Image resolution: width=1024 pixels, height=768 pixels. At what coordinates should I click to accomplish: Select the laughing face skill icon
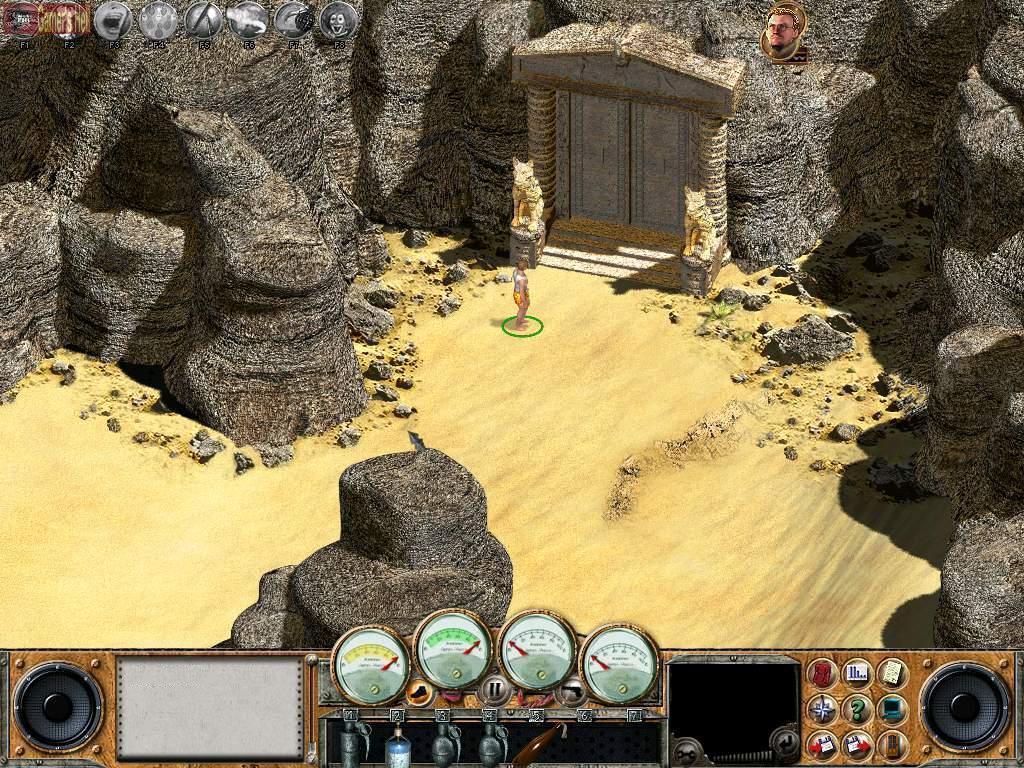pyautogui.click(x=339, y=21)
